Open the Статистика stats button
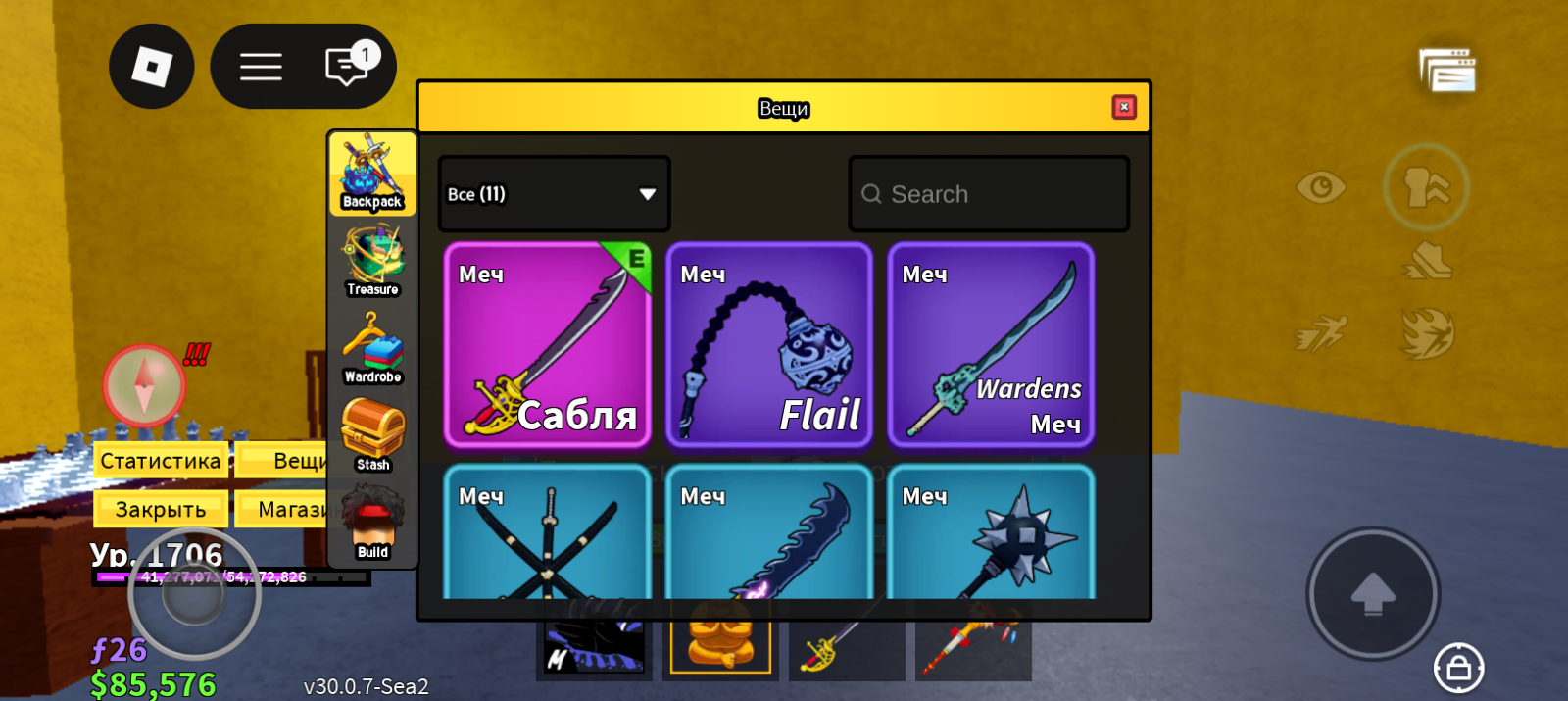 (161, 461)
